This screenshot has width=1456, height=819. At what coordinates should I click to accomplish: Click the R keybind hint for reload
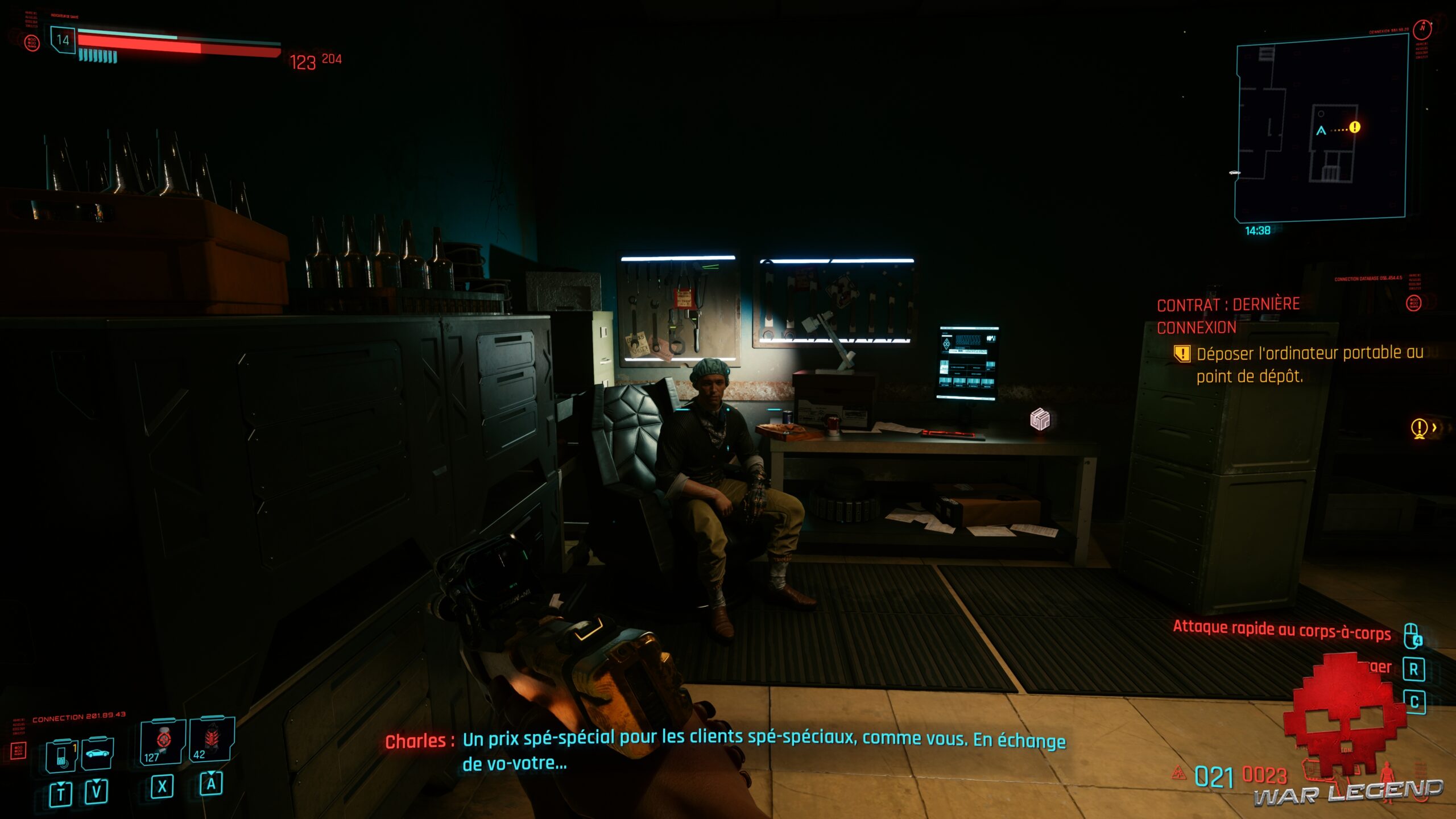click(x=1414, y=669)
